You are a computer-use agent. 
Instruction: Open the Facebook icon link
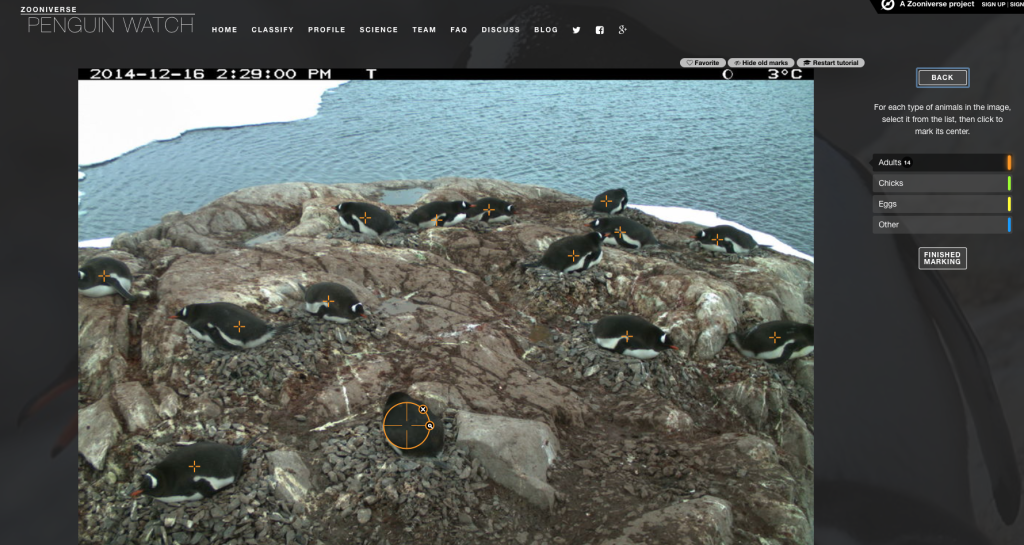[x=599, y=30]
